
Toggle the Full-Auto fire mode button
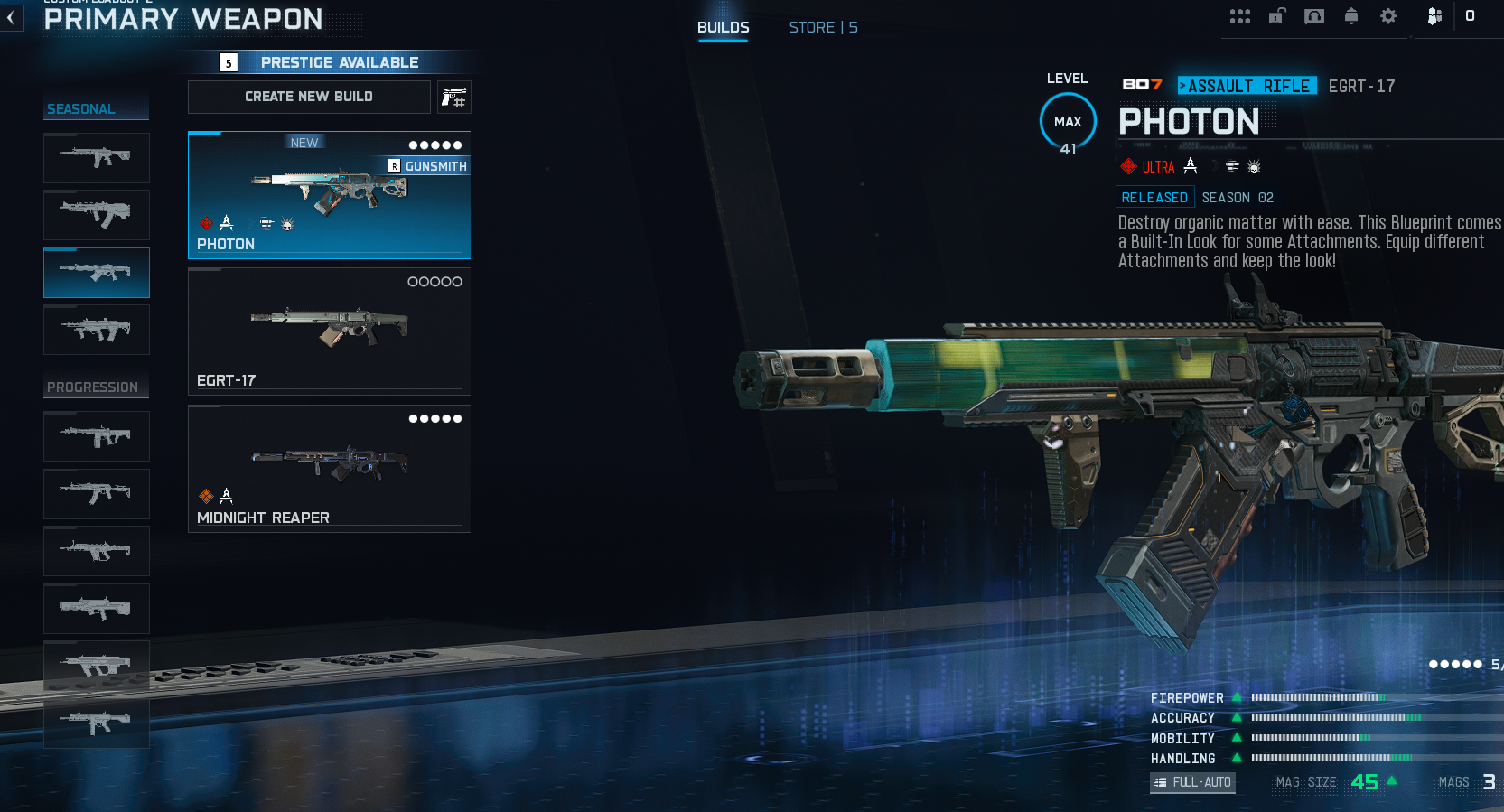(x=1192, y=782)
